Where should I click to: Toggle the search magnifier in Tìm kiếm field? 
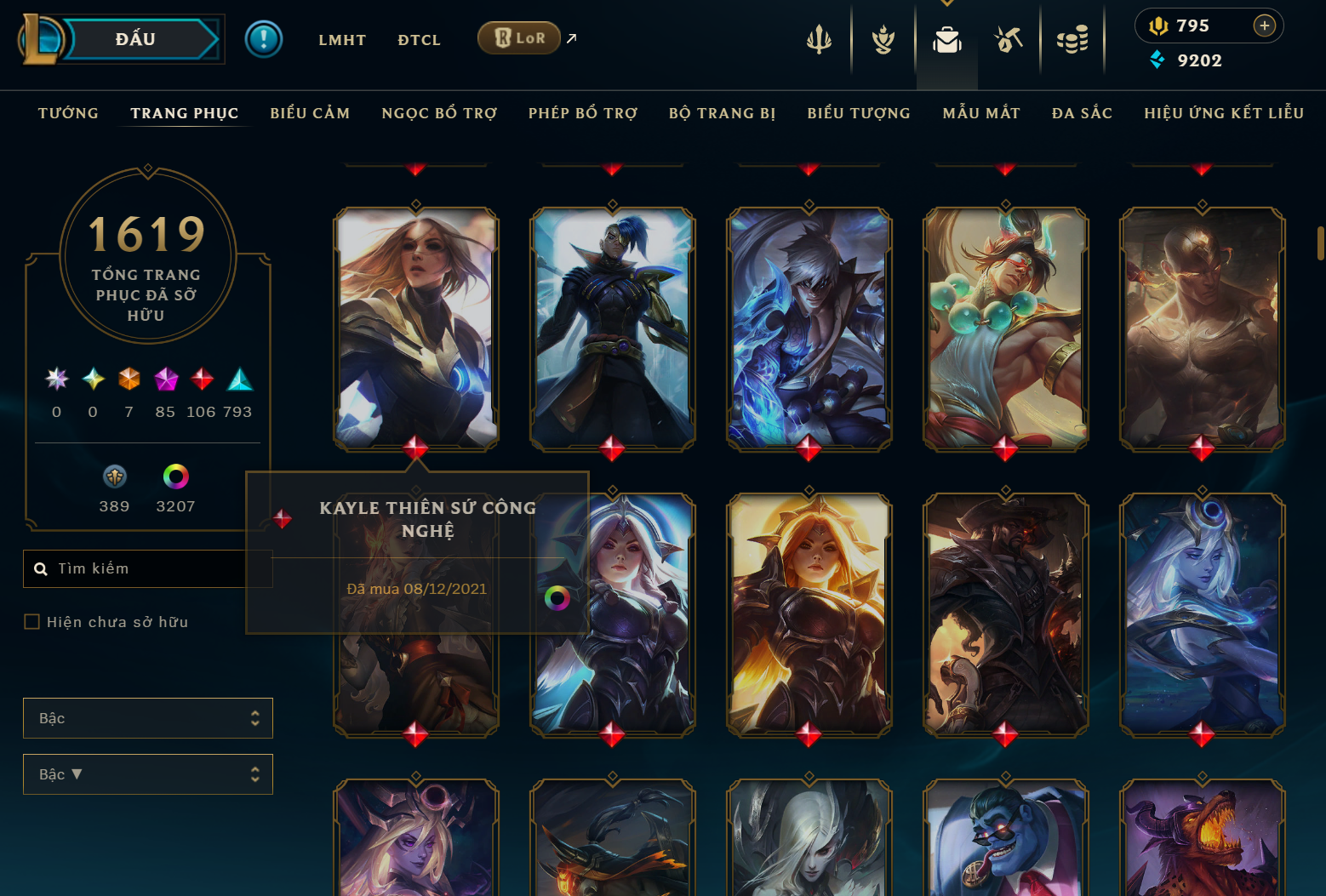pyautogui.click(x=41, y=568)
